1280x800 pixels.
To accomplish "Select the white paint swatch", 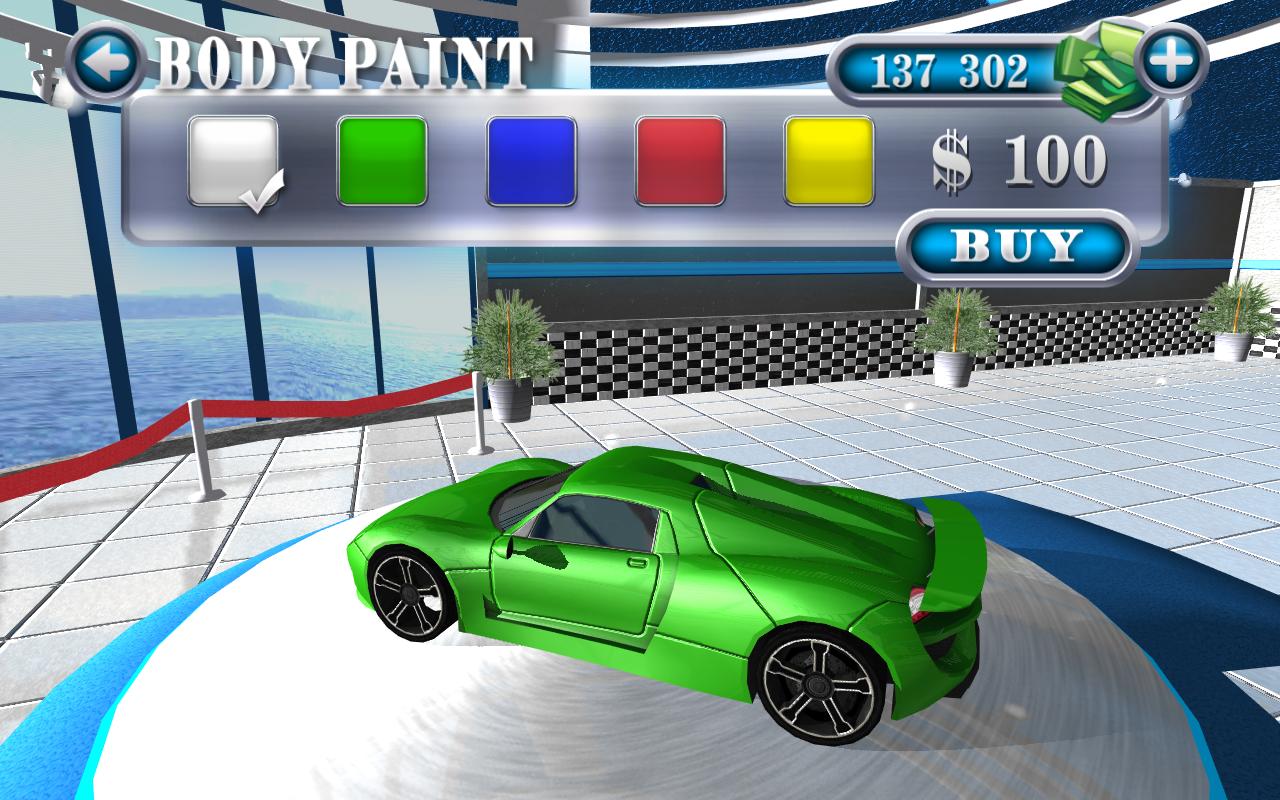I will pos(233,161).
